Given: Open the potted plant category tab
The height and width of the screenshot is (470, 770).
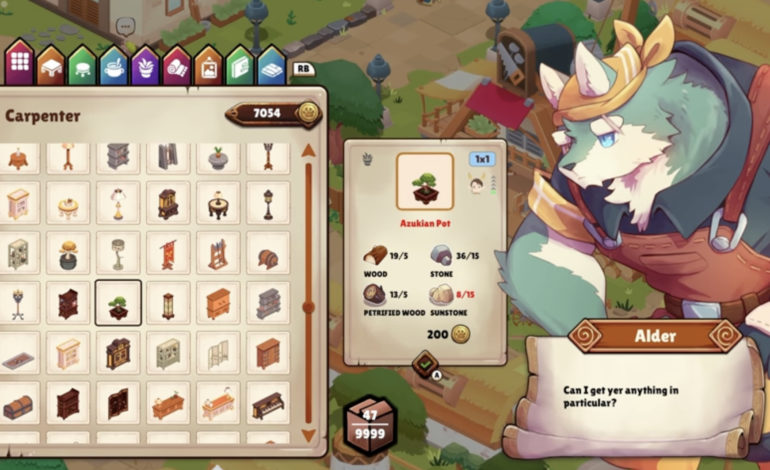Looking at the screenshot, I should [145, 67].
